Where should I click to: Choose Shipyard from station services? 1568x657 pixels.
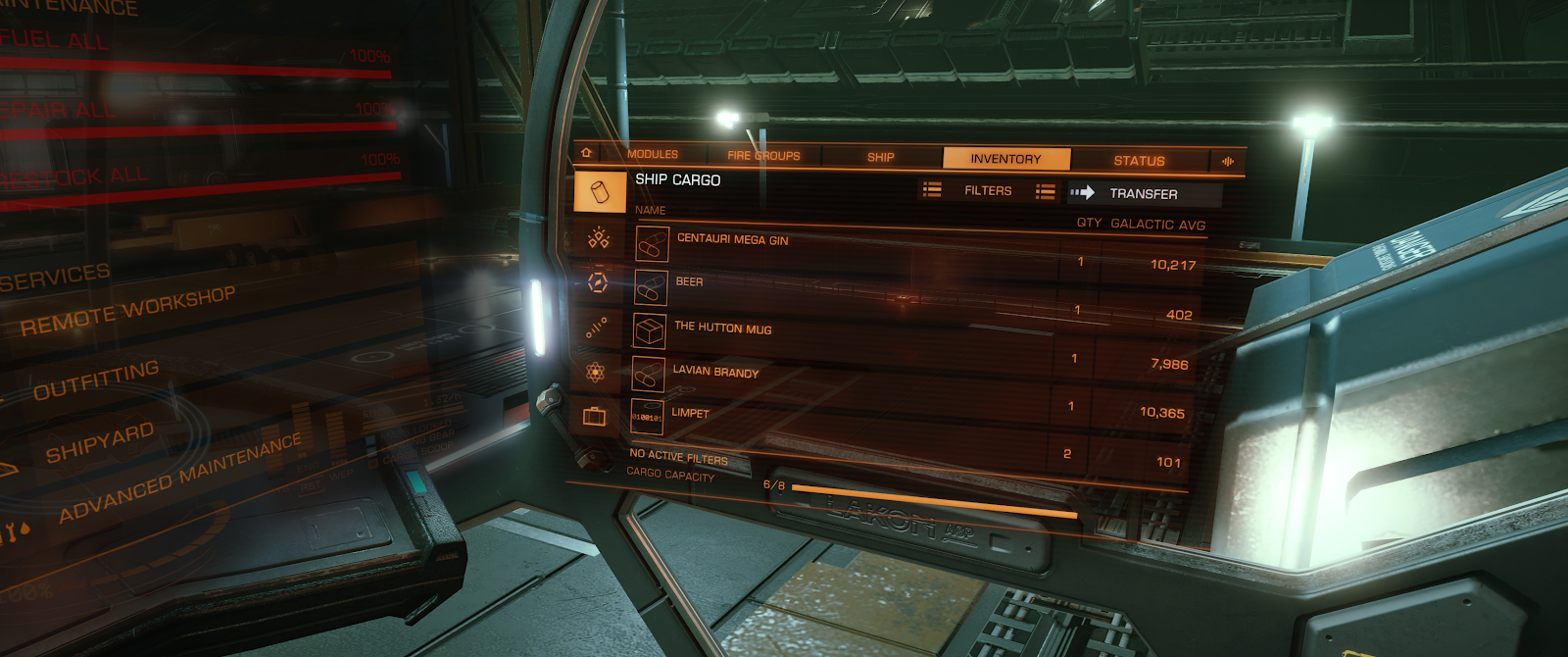[100, 443]
